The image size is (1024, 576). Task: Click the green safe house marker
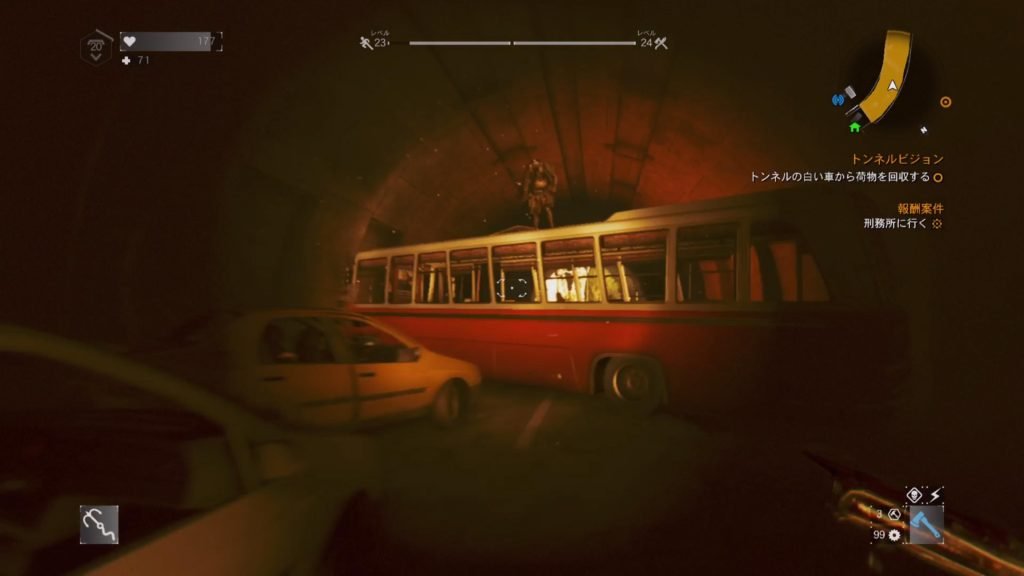pyautogui.click(x=855, y=127)
